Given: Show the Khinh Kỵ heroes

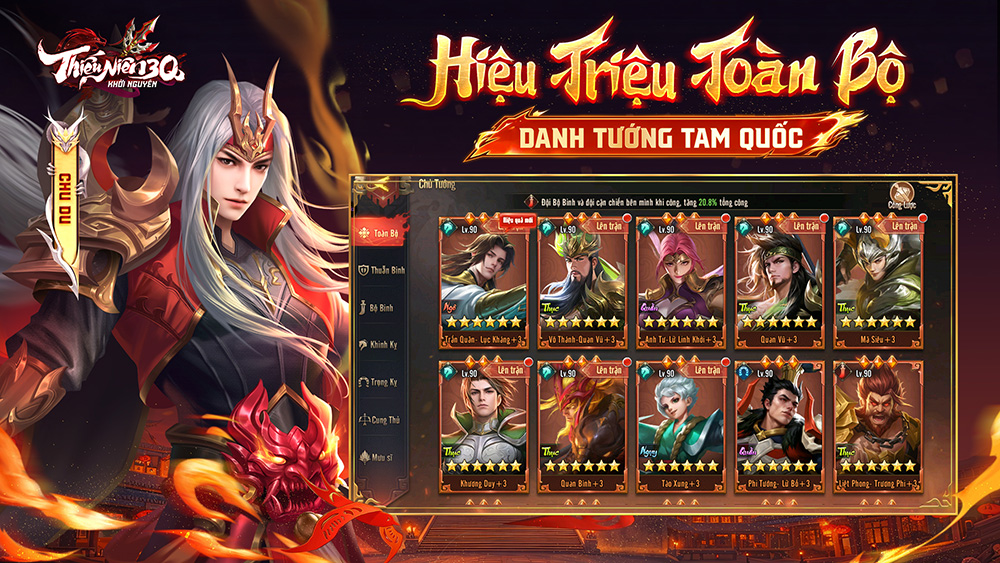Looking at the screenshot, I should click(x=379, y=345).
